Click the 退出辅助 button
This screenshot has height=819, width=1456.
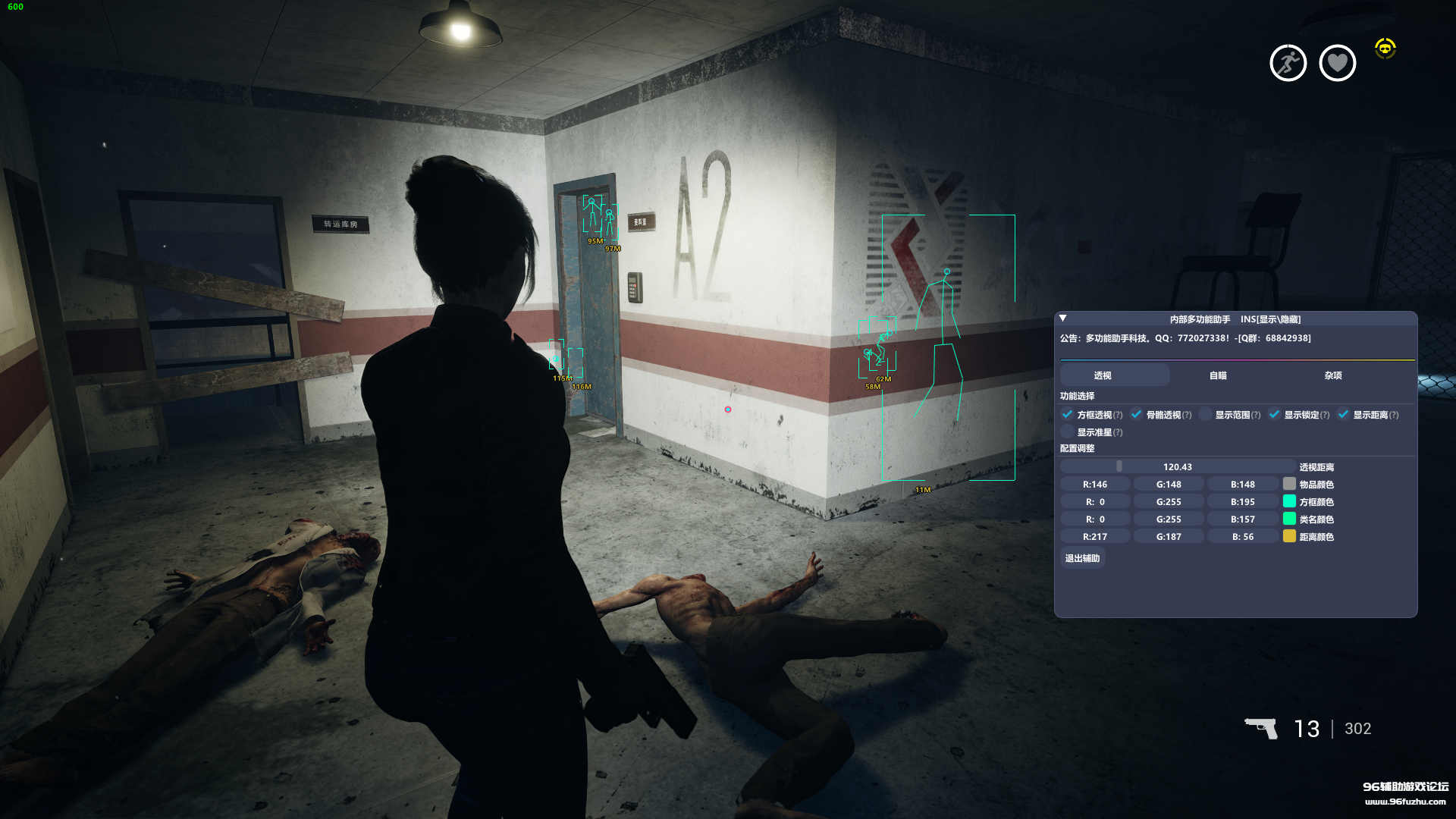[x=1082, y=558]
